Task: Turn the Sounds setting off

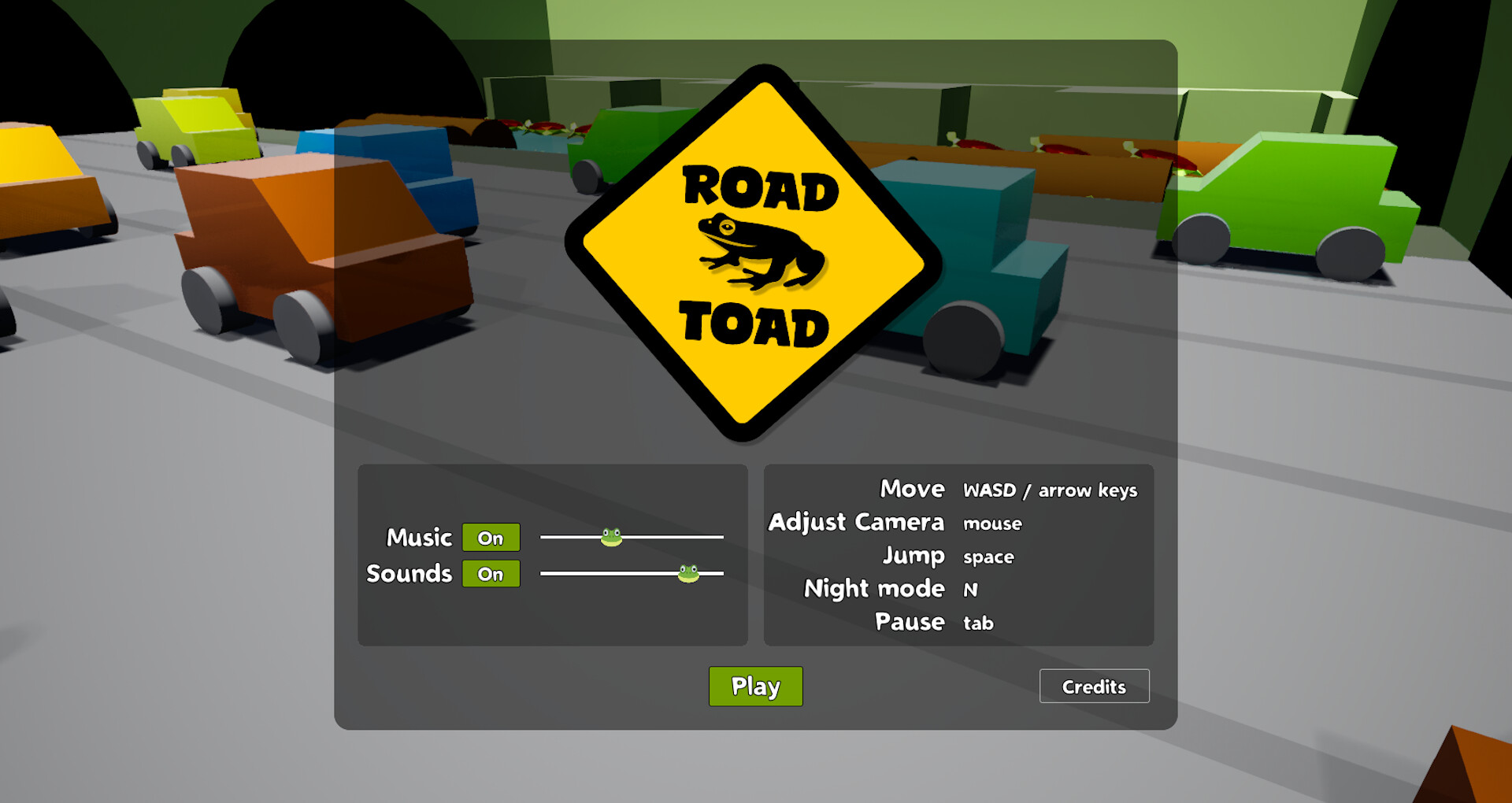Action: (491, 573)
